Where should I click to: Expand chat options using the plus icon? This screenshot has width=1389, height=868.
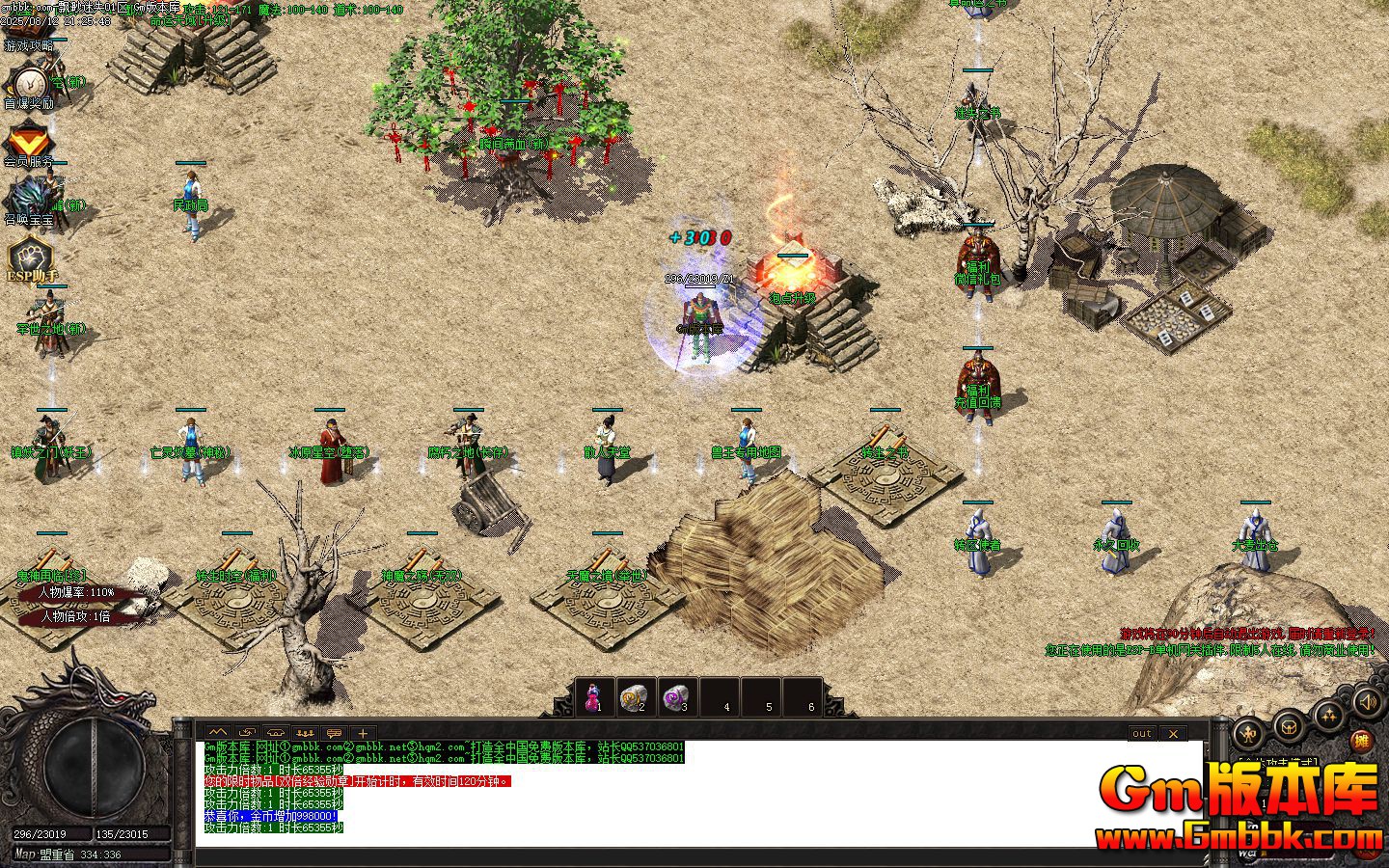pos(362,732)
